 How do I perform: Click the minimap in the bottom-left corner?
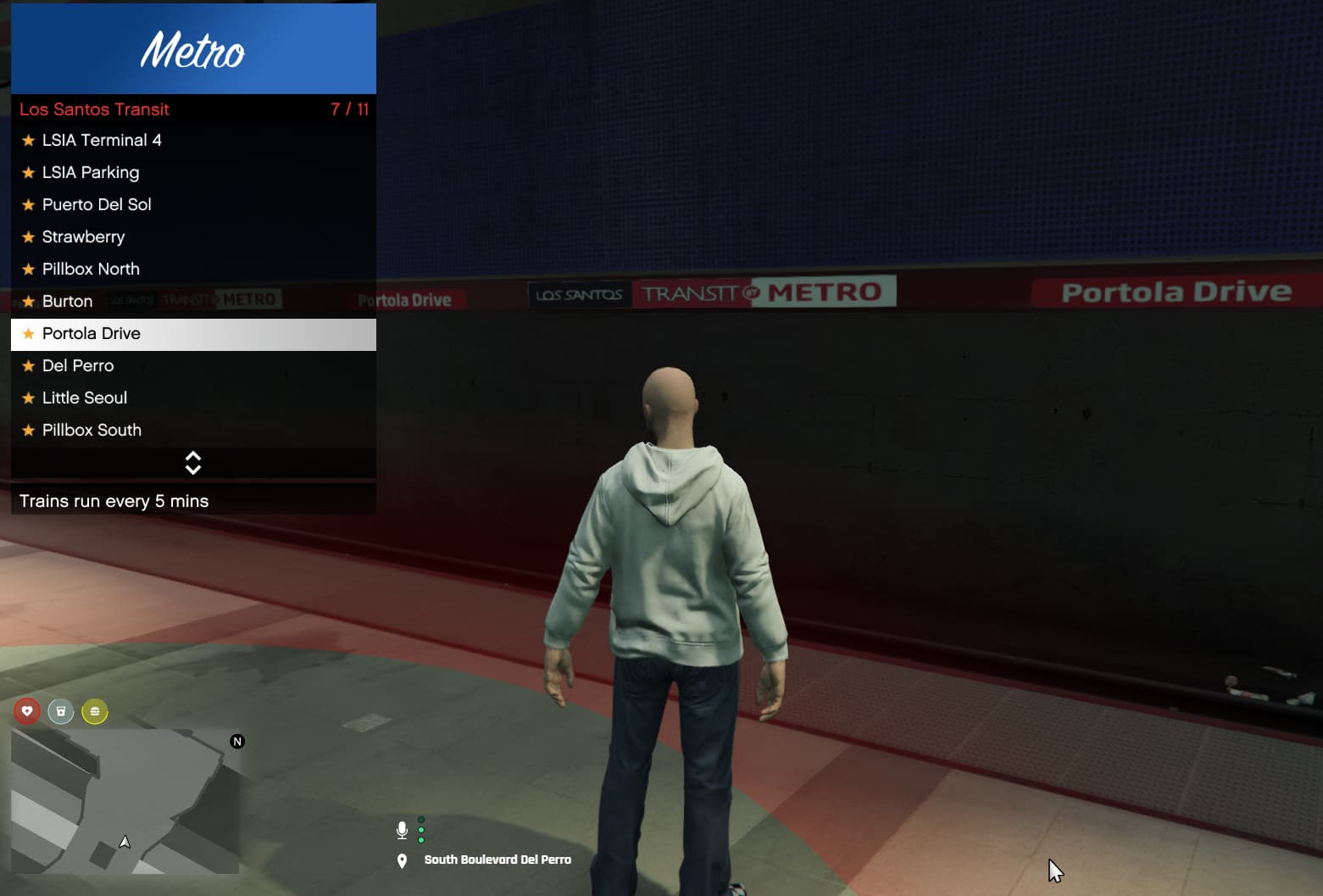click(x=125, y=801)
